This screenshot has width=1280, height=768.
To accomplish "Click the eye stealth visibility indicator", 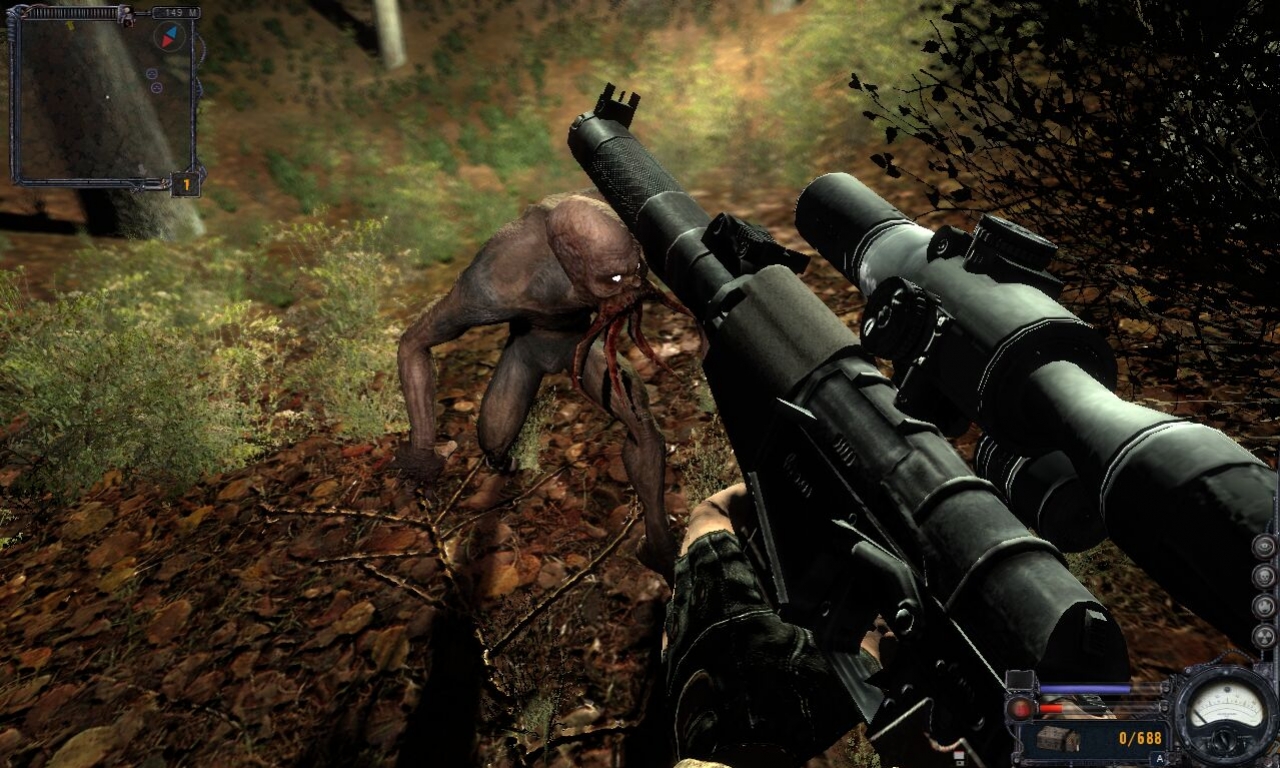I will pos(1265,547).
